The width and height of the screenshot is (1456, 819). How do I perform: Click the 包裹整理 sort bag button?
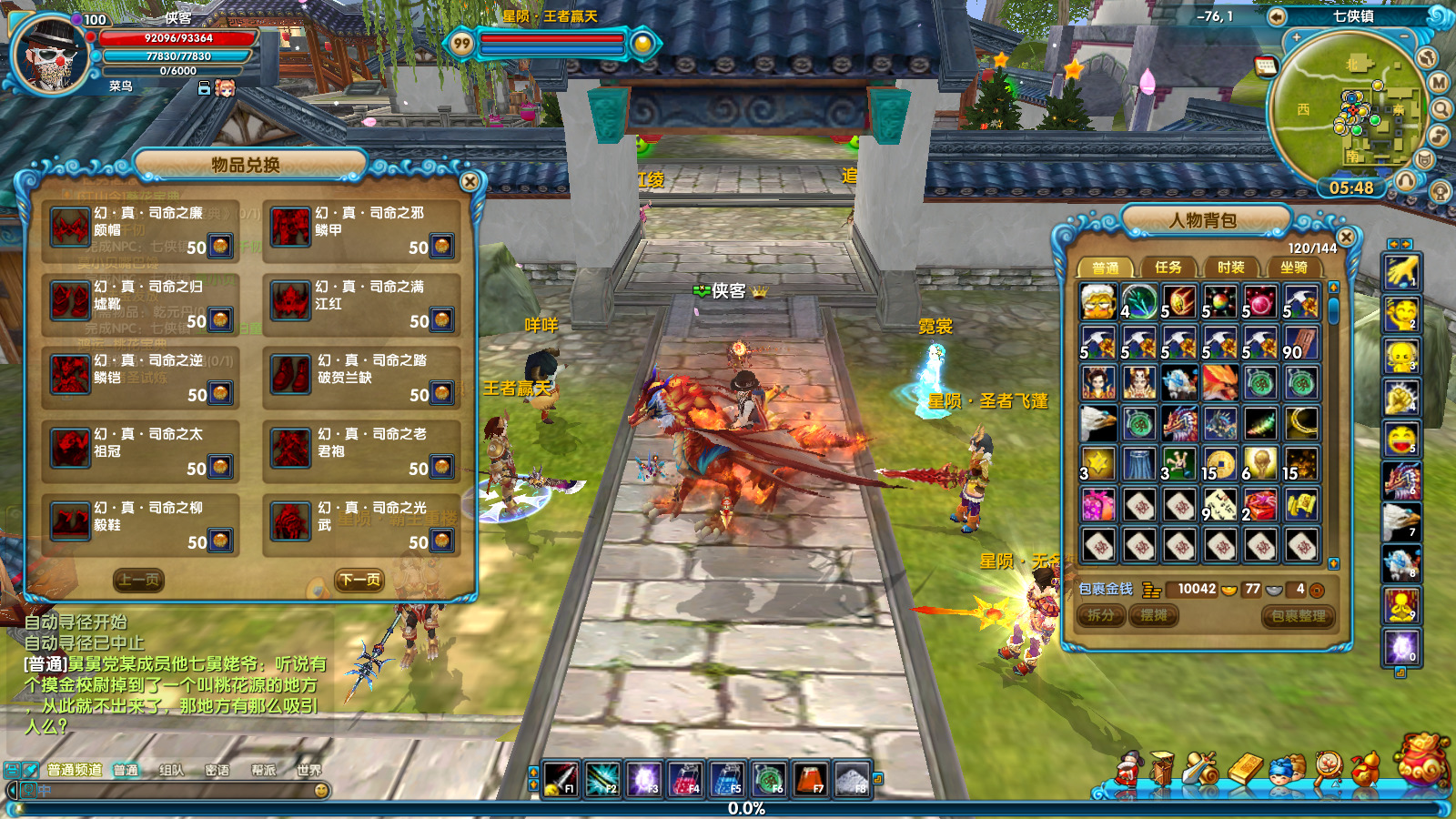click(x=1299, y=616)
